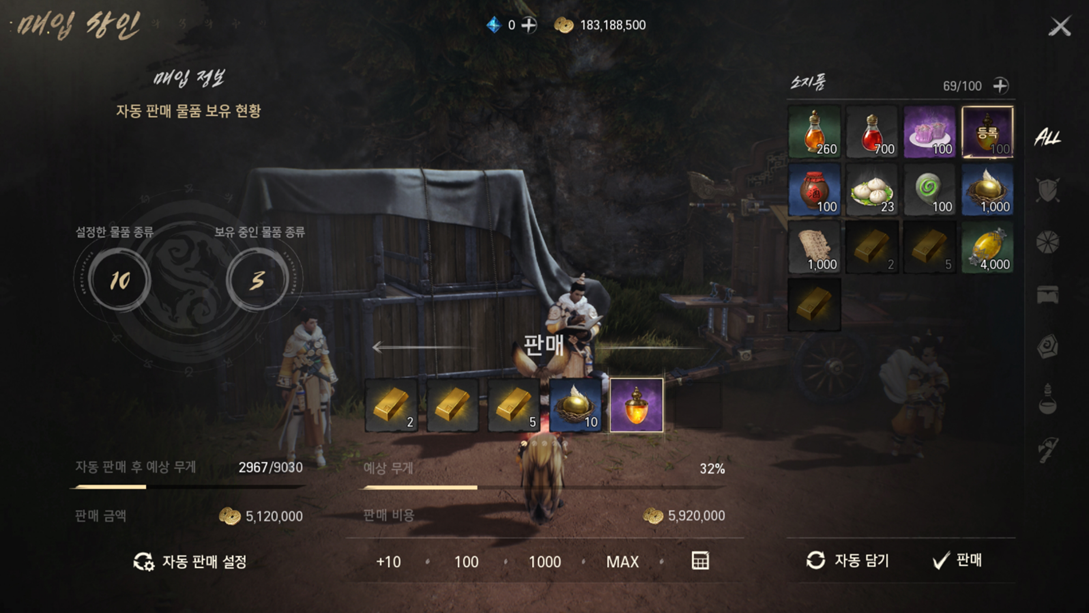Select the scroll paper stack of 1,000
This screenshot has width=1089, height=613.
(x=814, y=247)
